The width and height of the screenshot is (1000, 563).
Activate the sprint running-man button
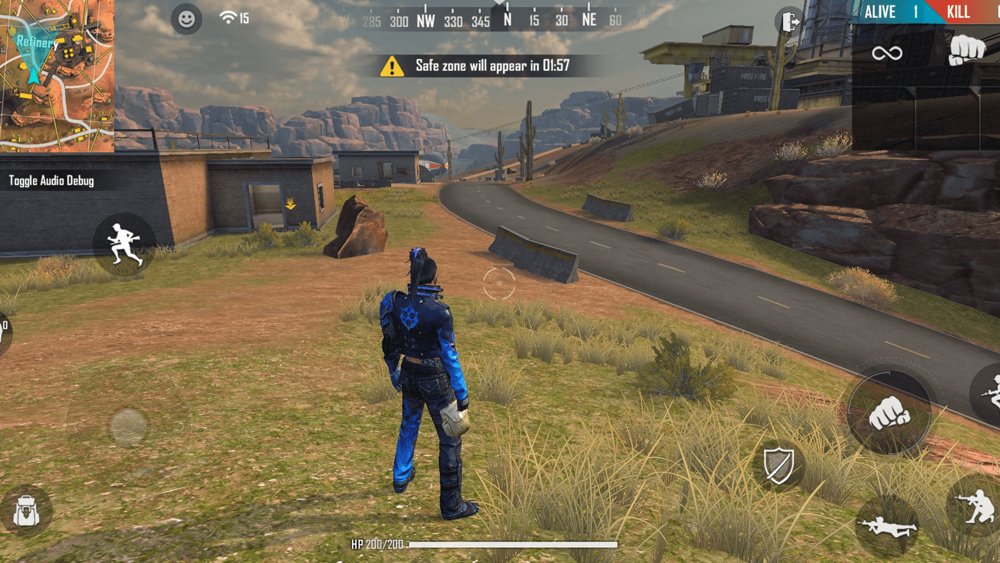pos(125,245)
